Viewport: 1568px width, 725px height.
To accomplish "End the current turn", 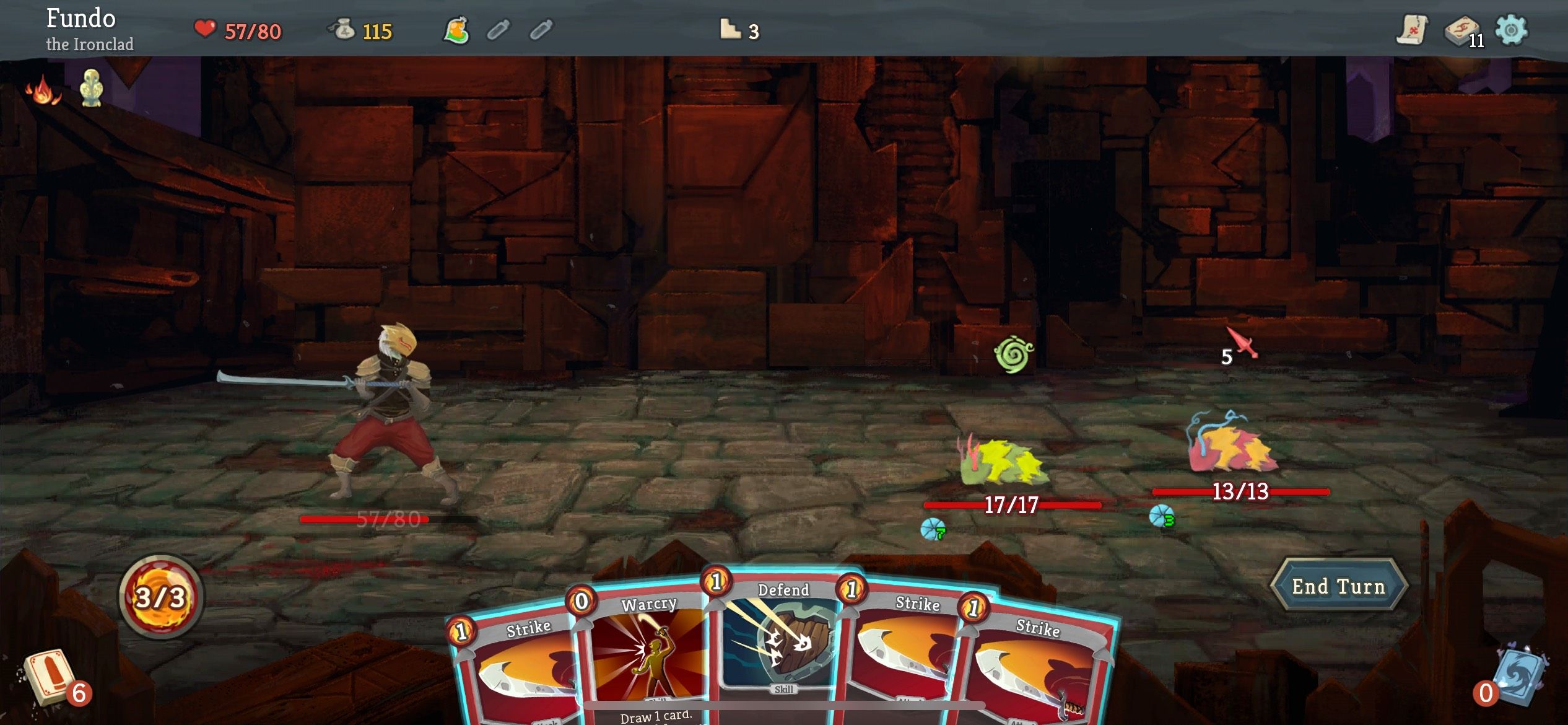I will [1338, 586].
